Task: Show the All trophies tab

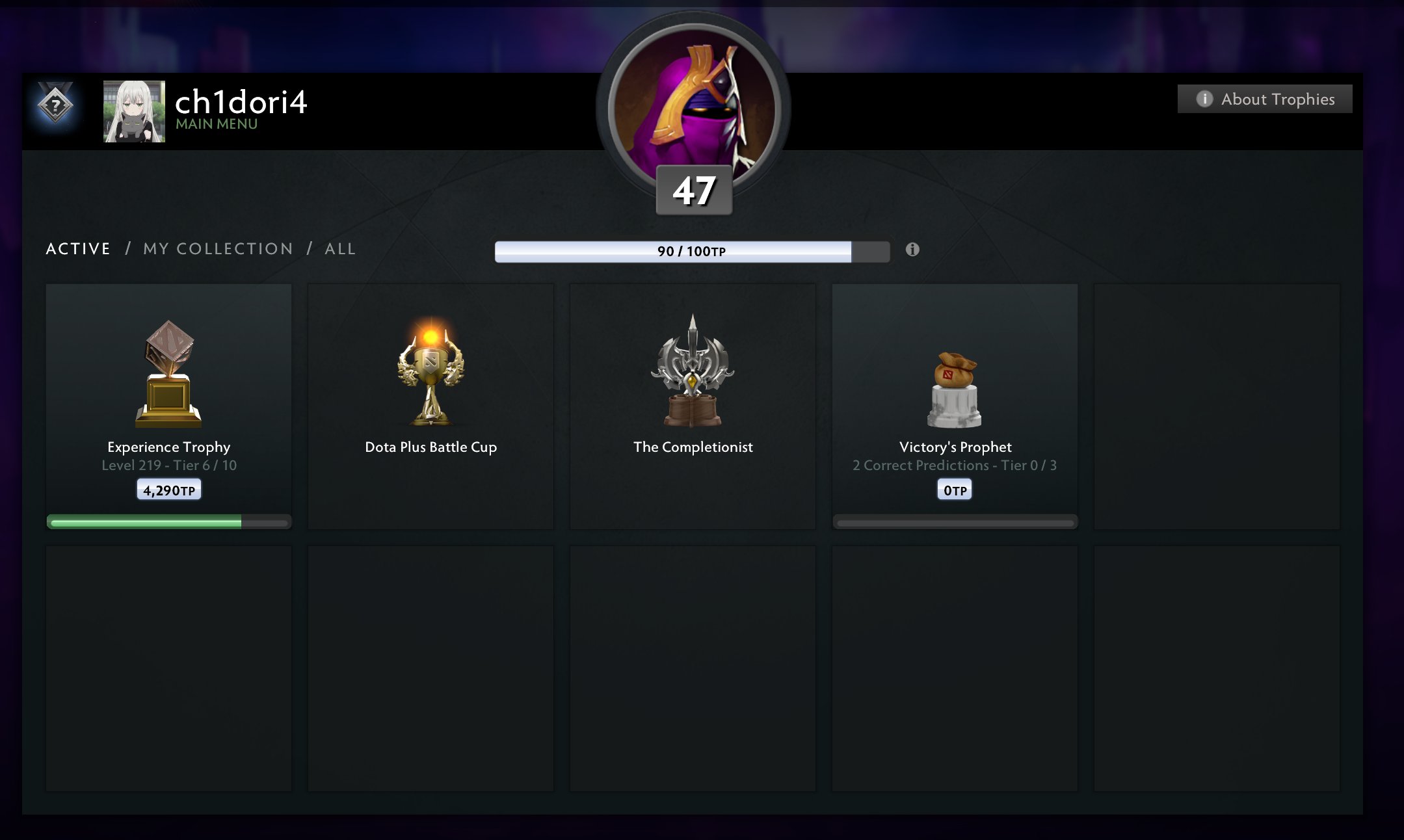Action: point(340,249)
